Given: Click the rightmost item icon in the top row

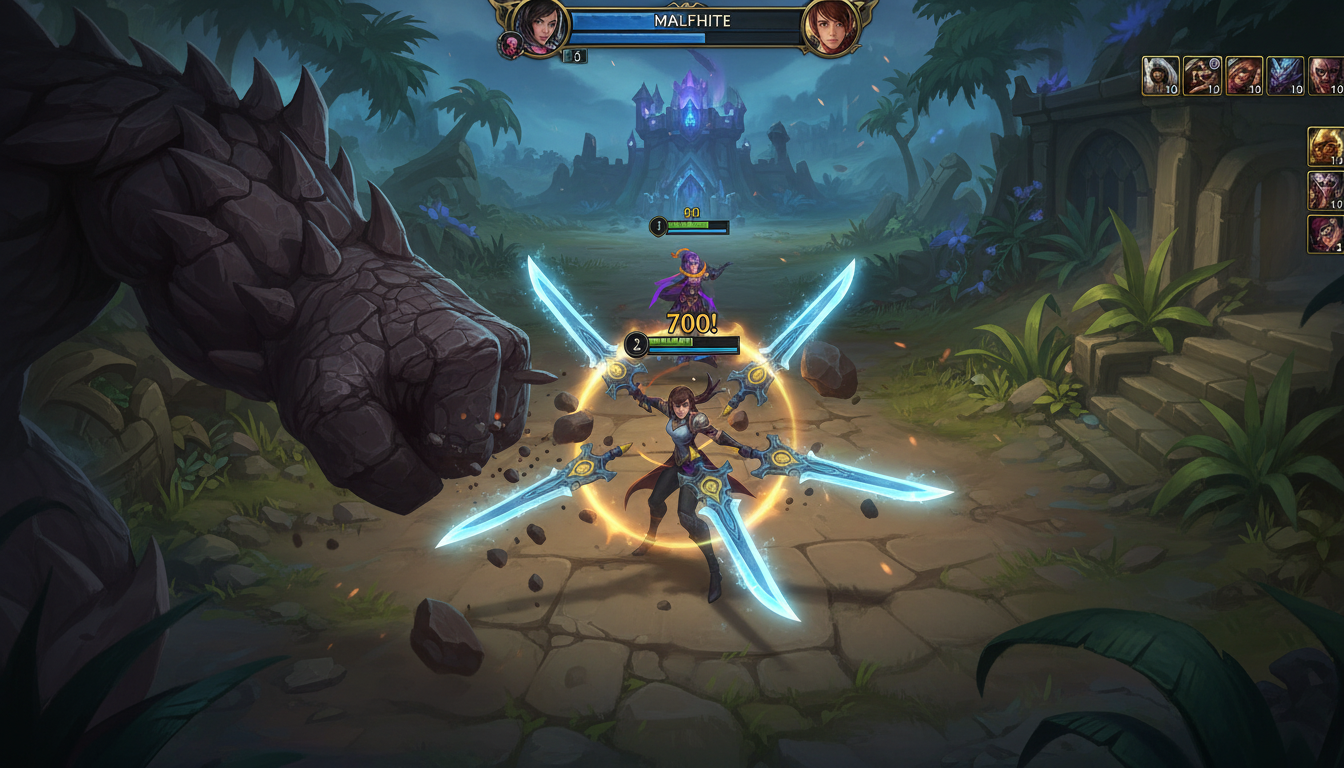Looking at the screenshot, I should point(1328,75).
